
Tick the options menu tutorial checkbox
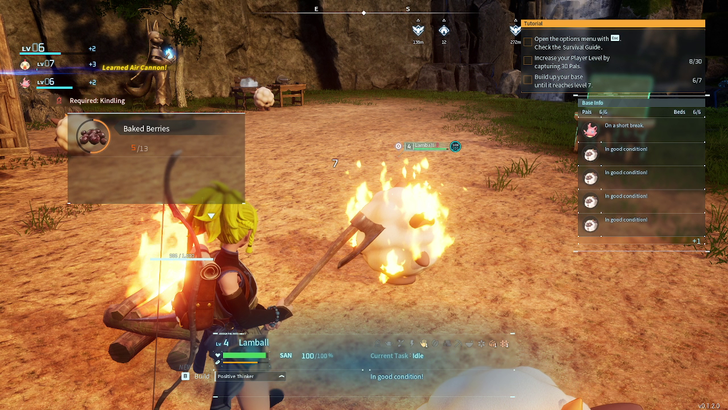click(x=528, y=42)
